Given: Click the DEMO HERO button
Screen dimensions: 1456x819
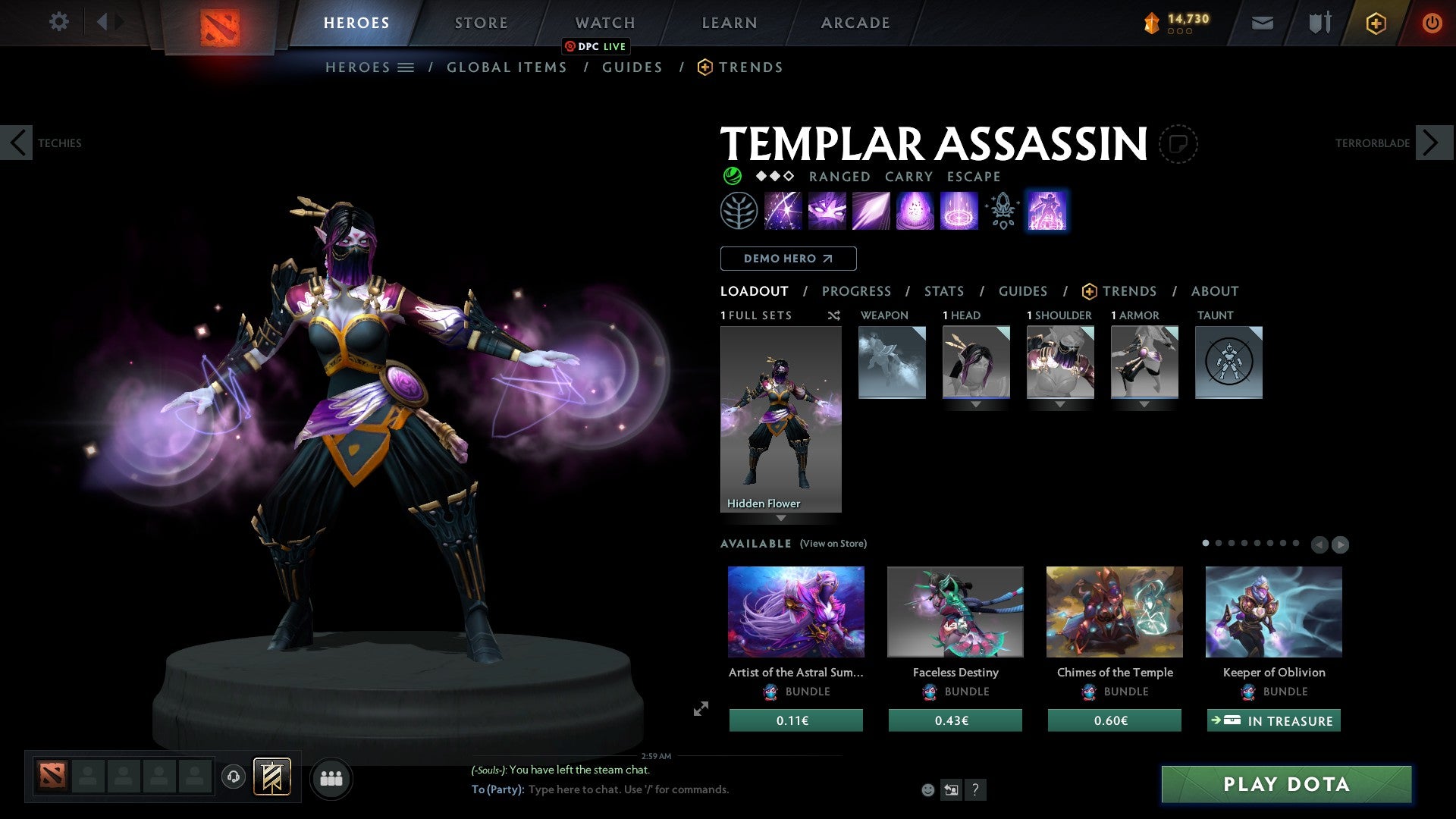Looking at the screenshot, I should pos(788,258).
